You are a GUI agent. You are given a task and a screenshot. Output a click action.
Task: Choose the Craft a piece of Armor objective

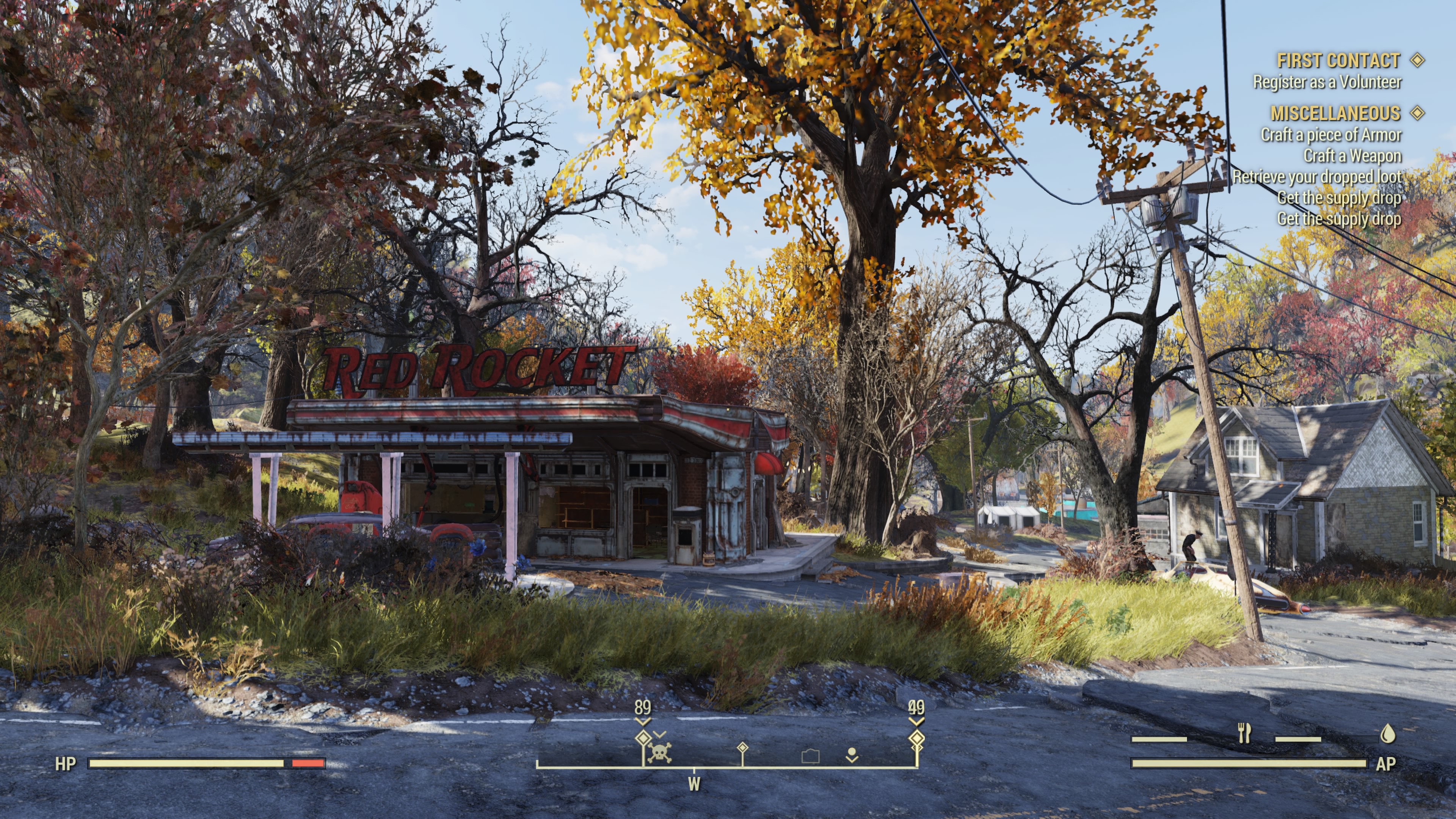(x=1330, y=135)
